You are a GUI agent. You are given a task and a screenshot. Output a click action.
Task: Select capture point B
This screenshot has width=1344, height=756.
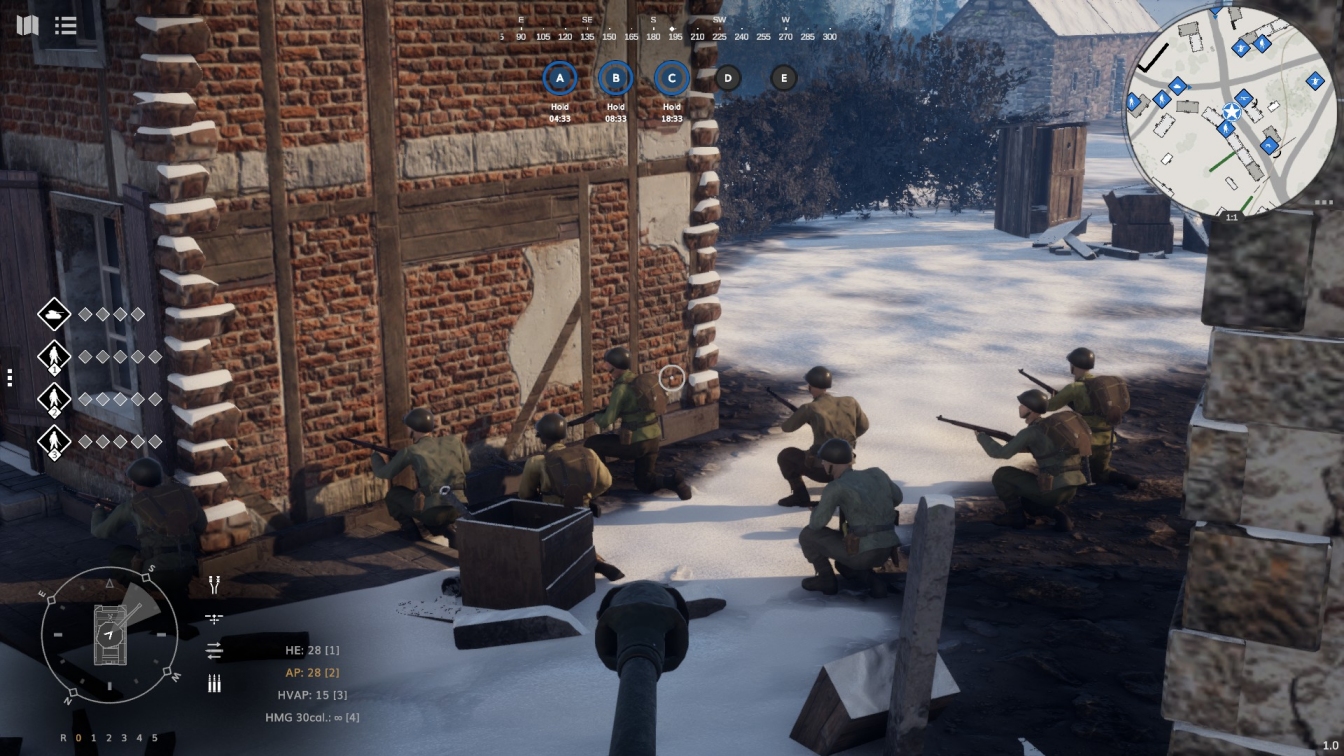pos(616,78)
